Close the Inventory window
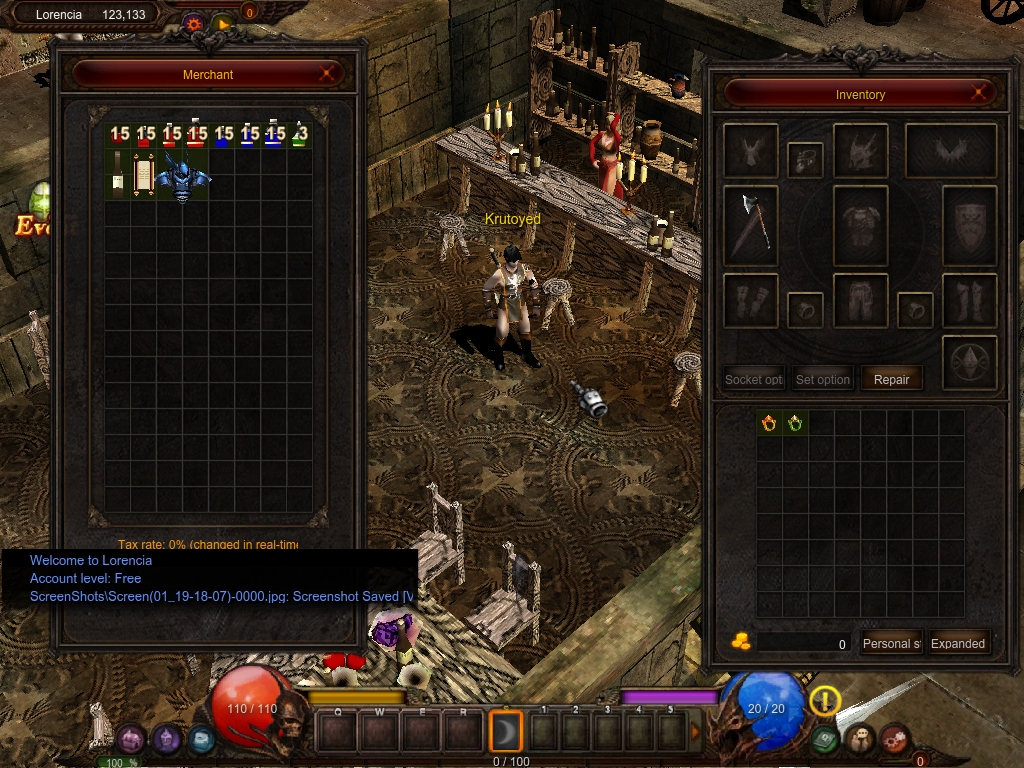 (980, 94)
